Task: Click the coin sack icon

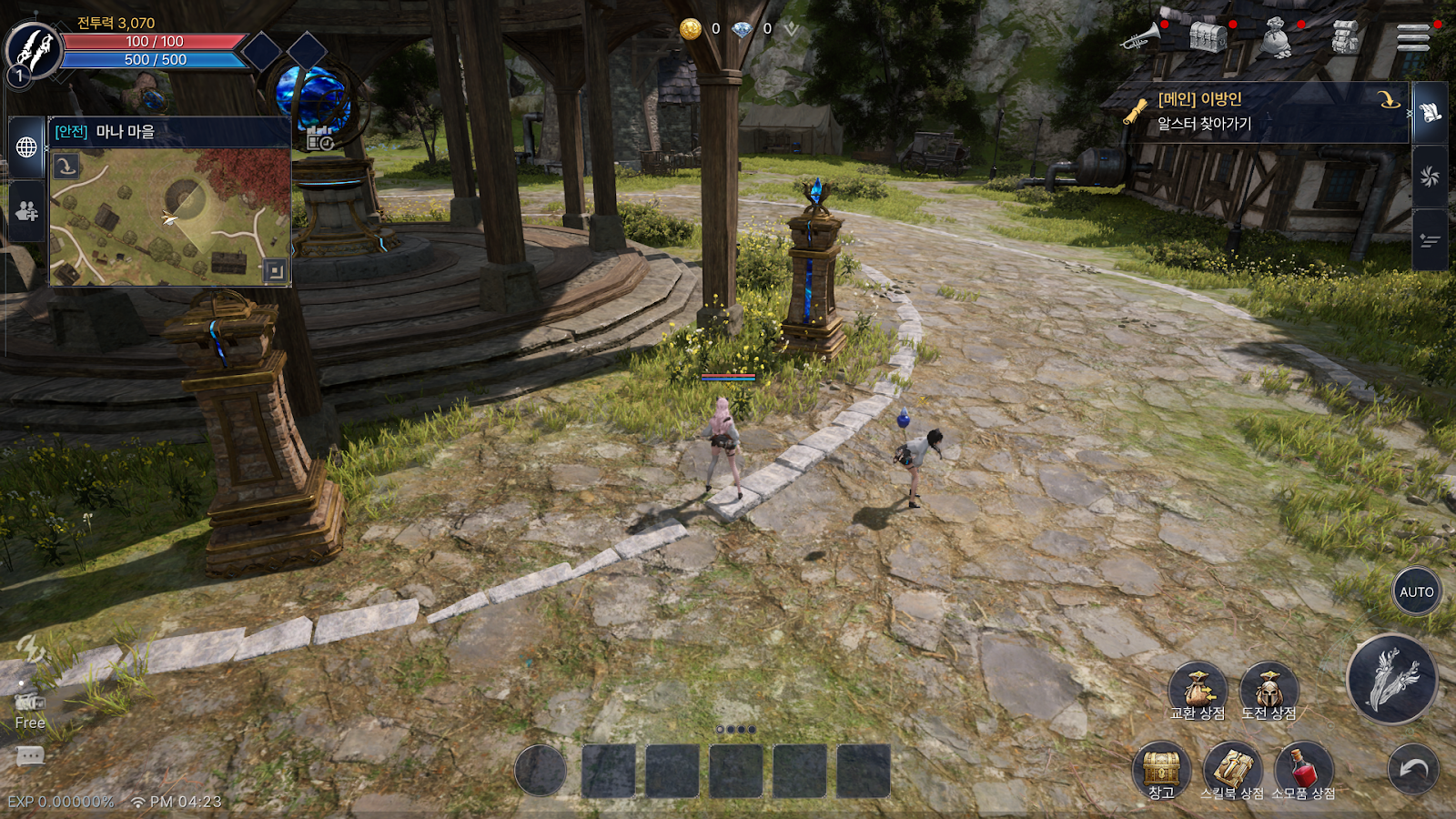Action: point(1276,38)
